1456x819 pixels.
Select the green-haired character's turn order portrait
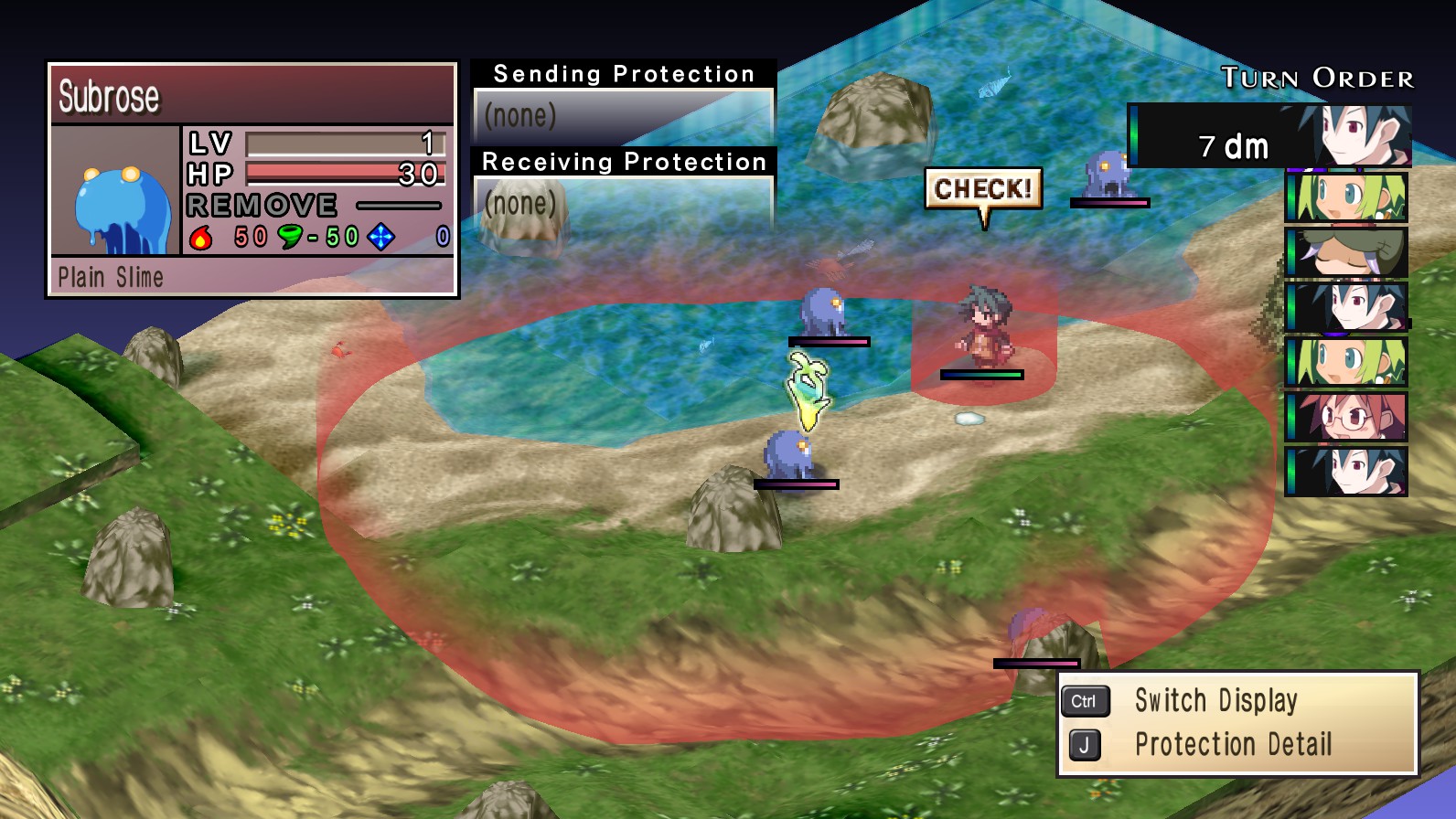coord(1344,199)
